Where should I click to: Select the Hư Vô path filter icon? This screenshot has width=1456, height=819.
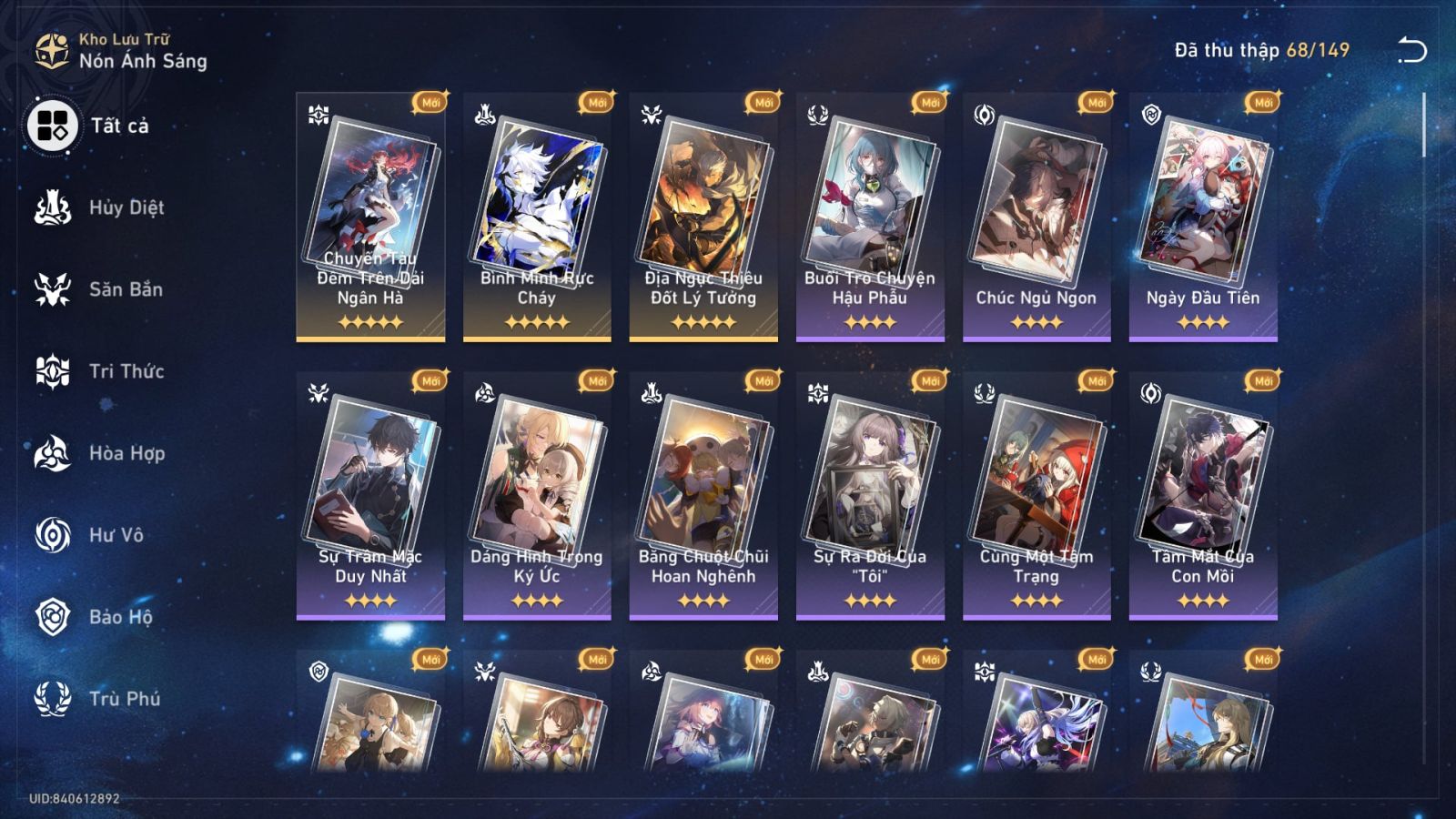52,535
